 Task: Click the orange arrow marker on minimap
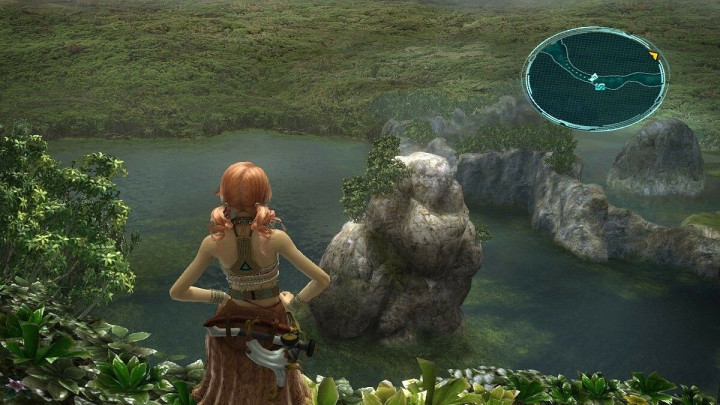pos(653,56)
